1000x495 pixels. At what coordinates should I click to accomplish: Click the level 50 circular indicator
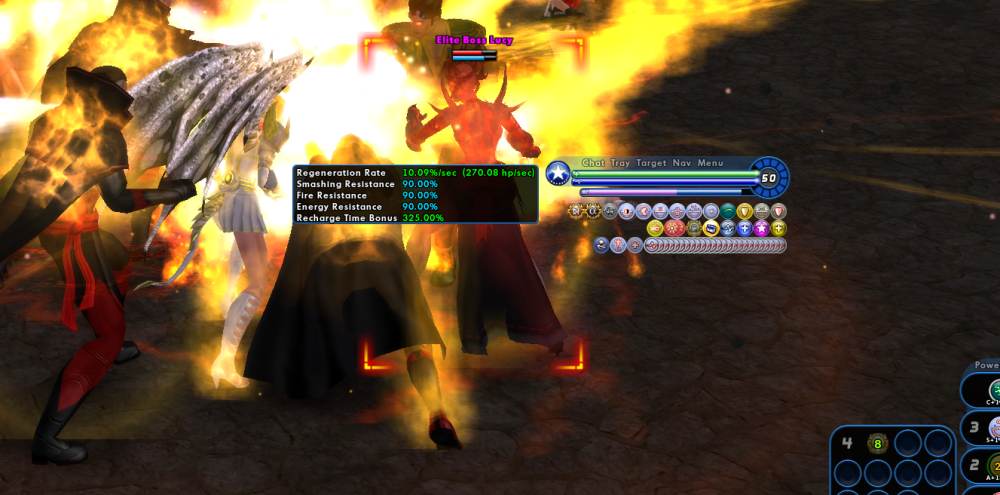point(768,178)
